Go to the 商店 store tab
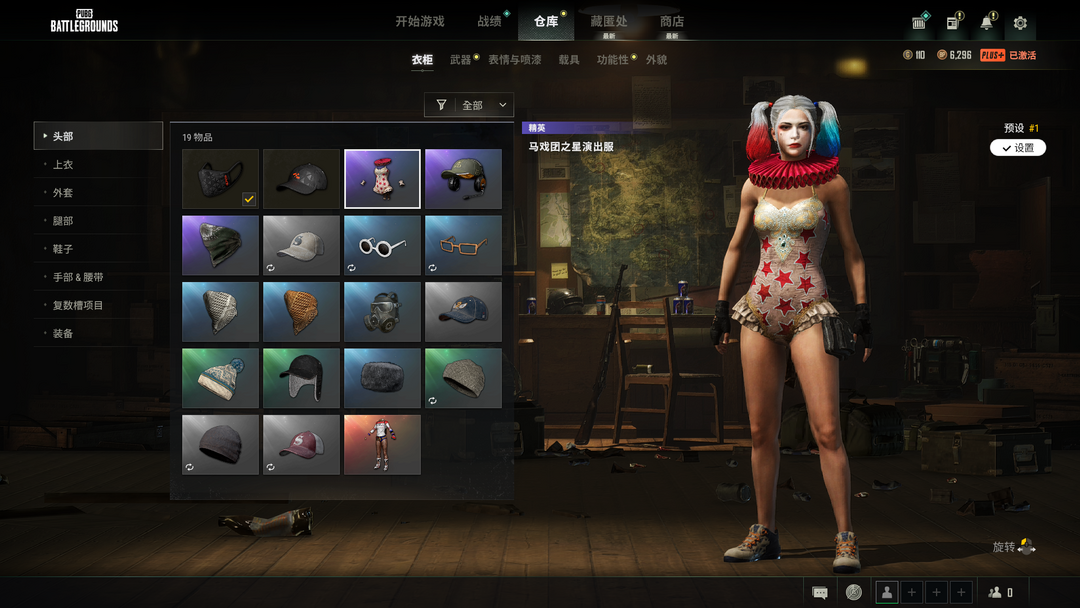 672,22
